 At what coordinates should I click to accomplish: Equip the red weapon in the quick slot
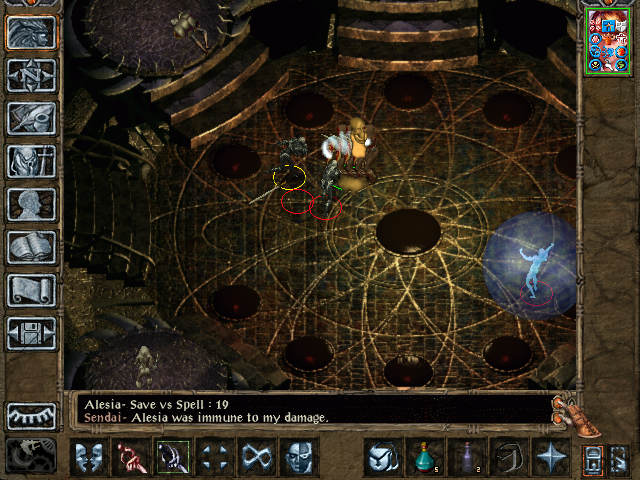tap(131, 457)
